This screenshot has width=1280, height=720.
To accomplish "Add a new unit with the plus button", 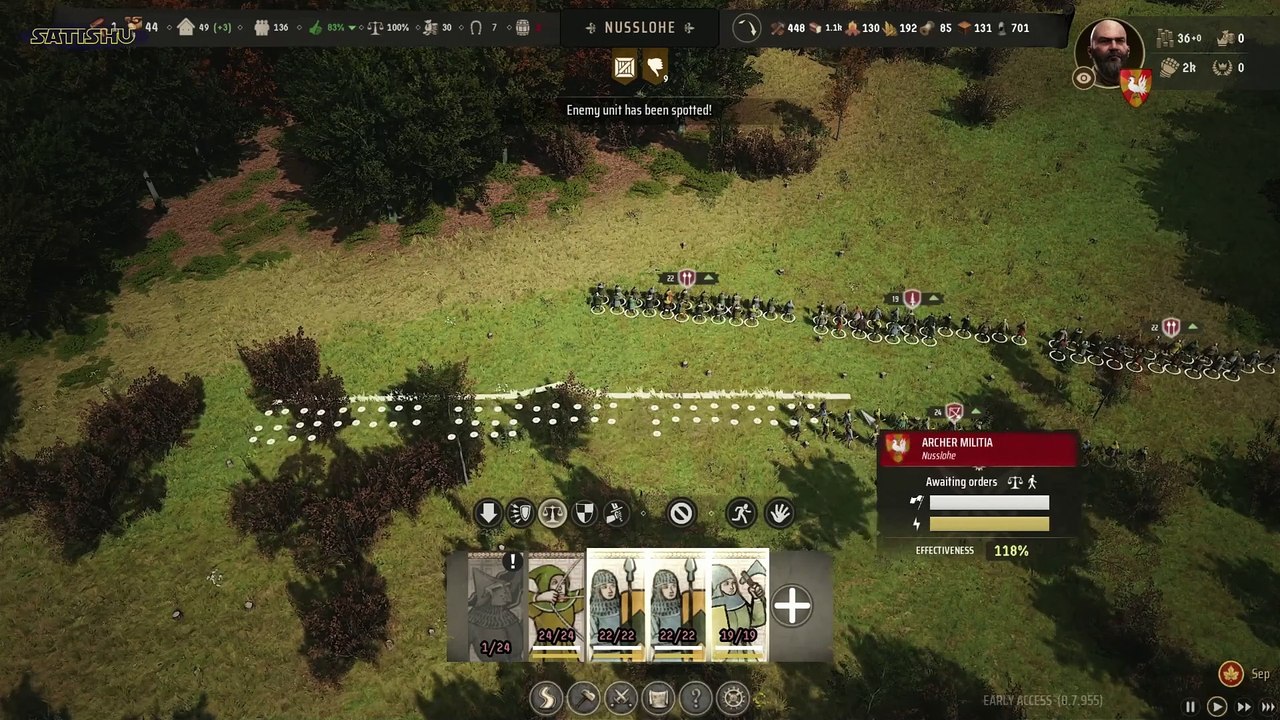I will [x=792, y=606].
